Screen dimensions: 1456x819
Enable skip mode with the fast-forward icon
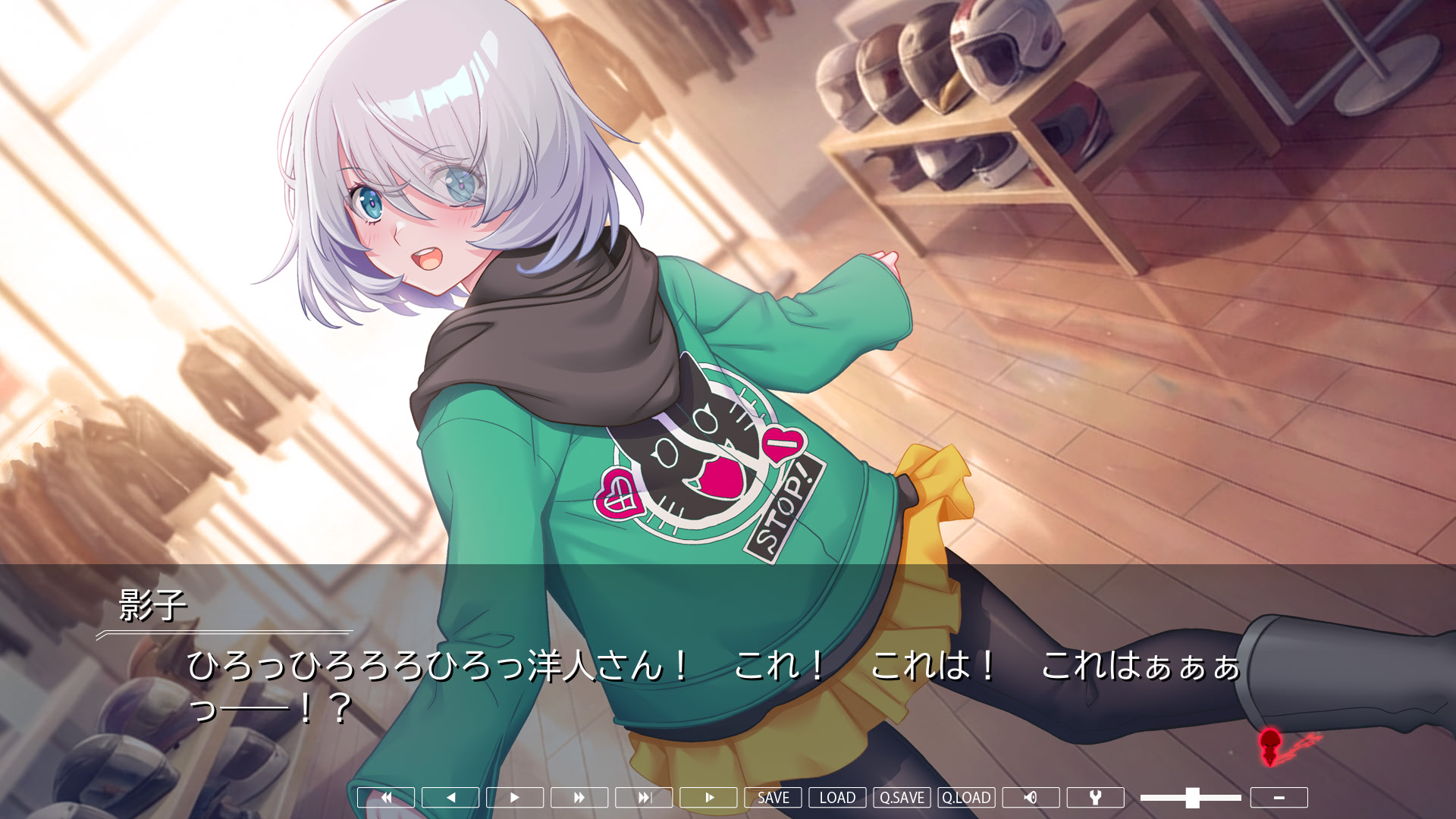click(x=580, y=797)
